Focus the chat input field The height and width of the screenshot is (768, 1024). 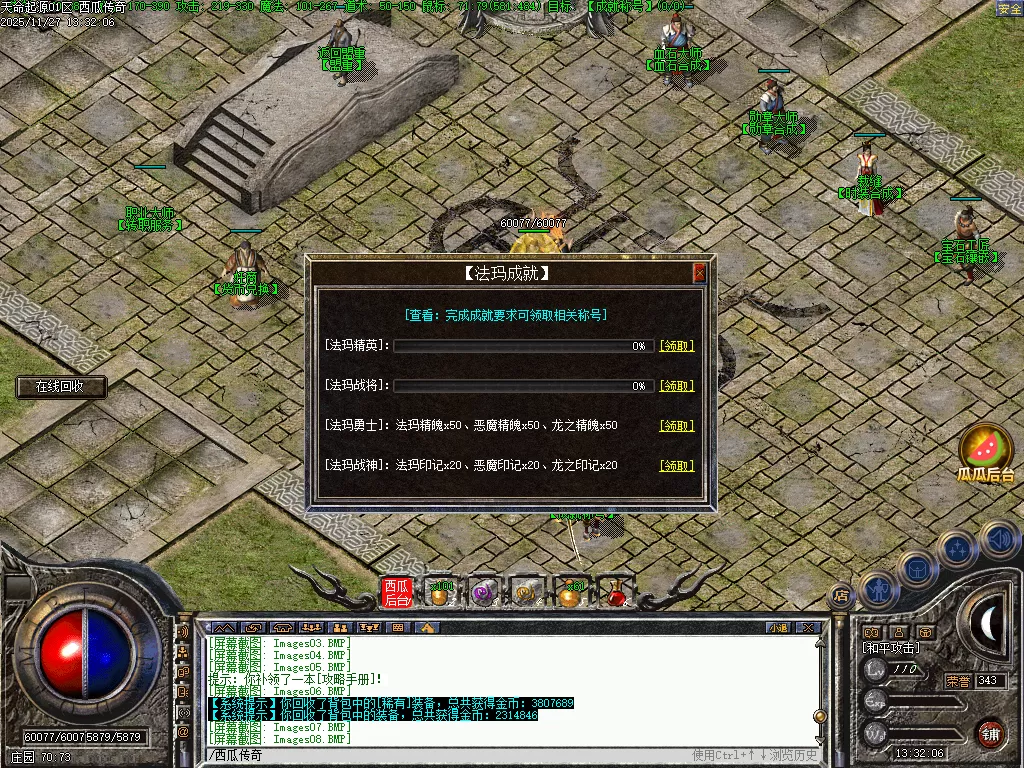pos(450,755)
